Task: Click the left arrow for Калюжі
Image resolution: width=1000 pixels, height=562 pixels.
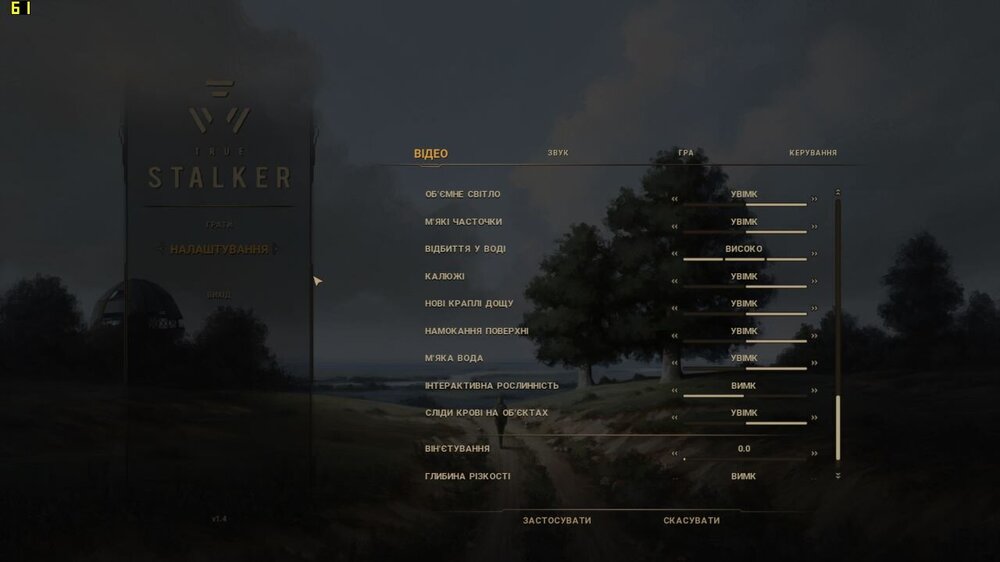Action: click(x=675, y=281)
